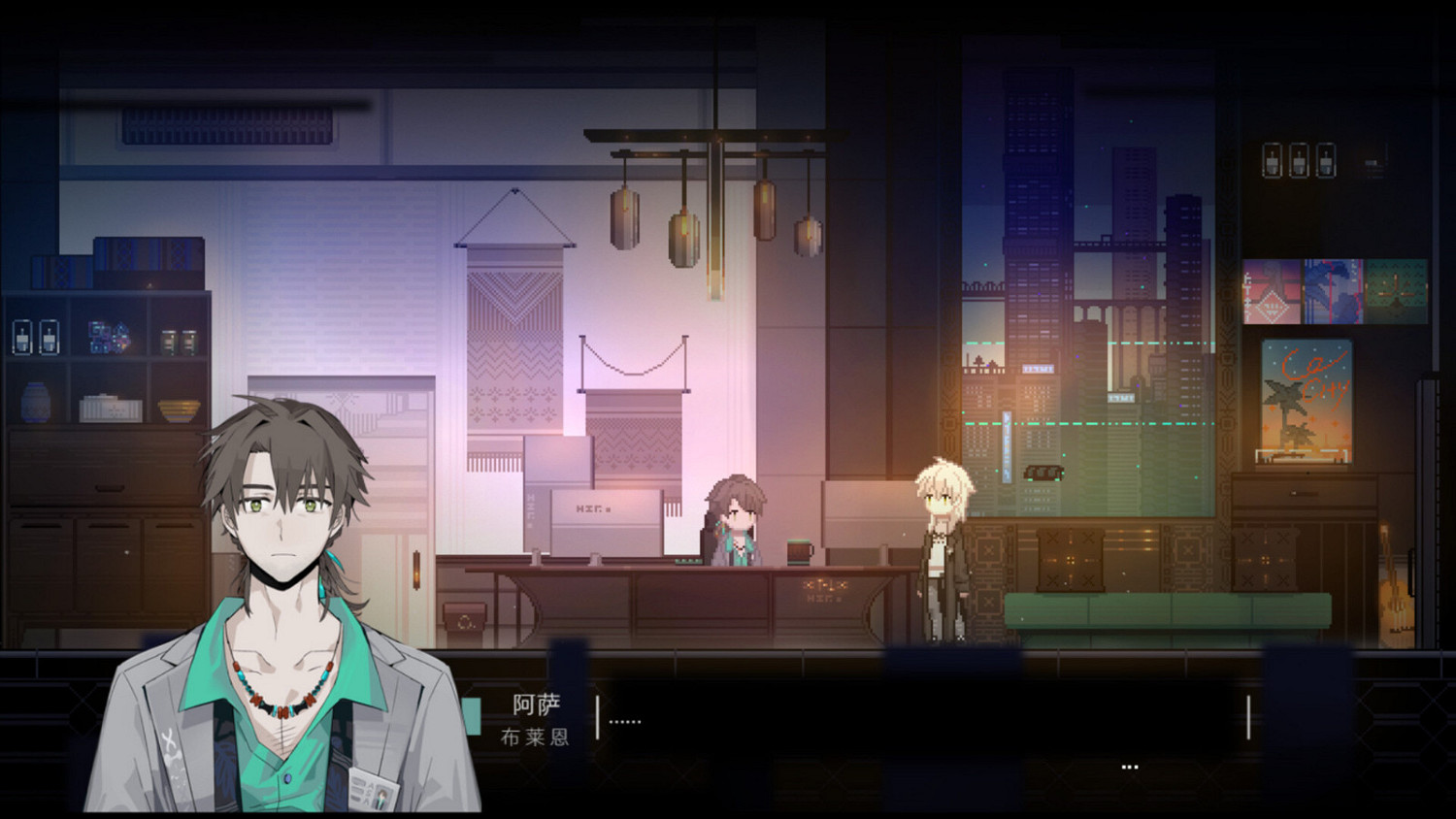Image resolution: width=1456 pixels, height=819 pixels.
Task: Click the ellipsis continue indicator to advance dialogue
Action: pos(1129,767)
